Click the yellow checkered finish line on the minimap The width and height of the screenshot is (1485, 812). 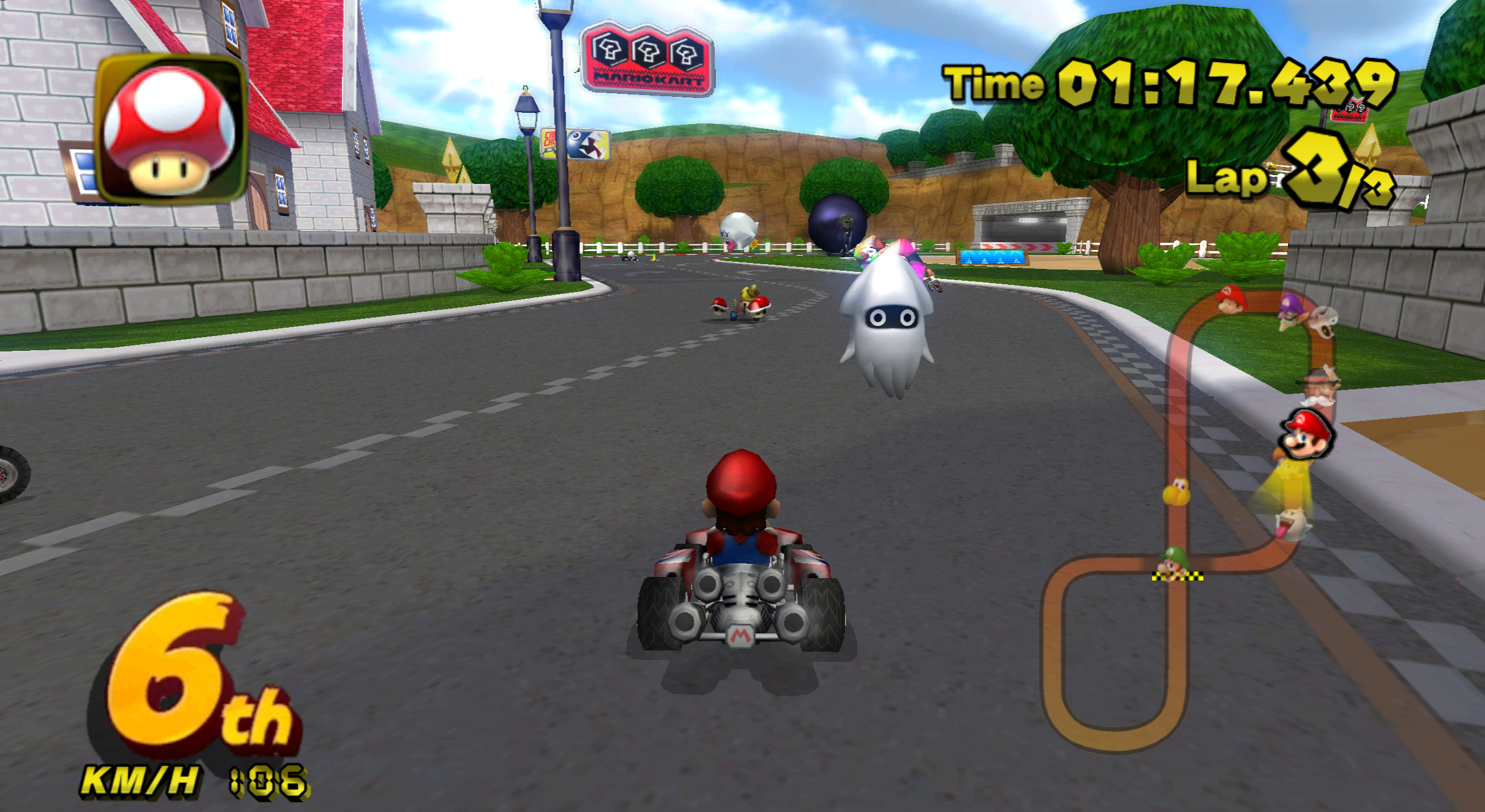click(1177, 577)
